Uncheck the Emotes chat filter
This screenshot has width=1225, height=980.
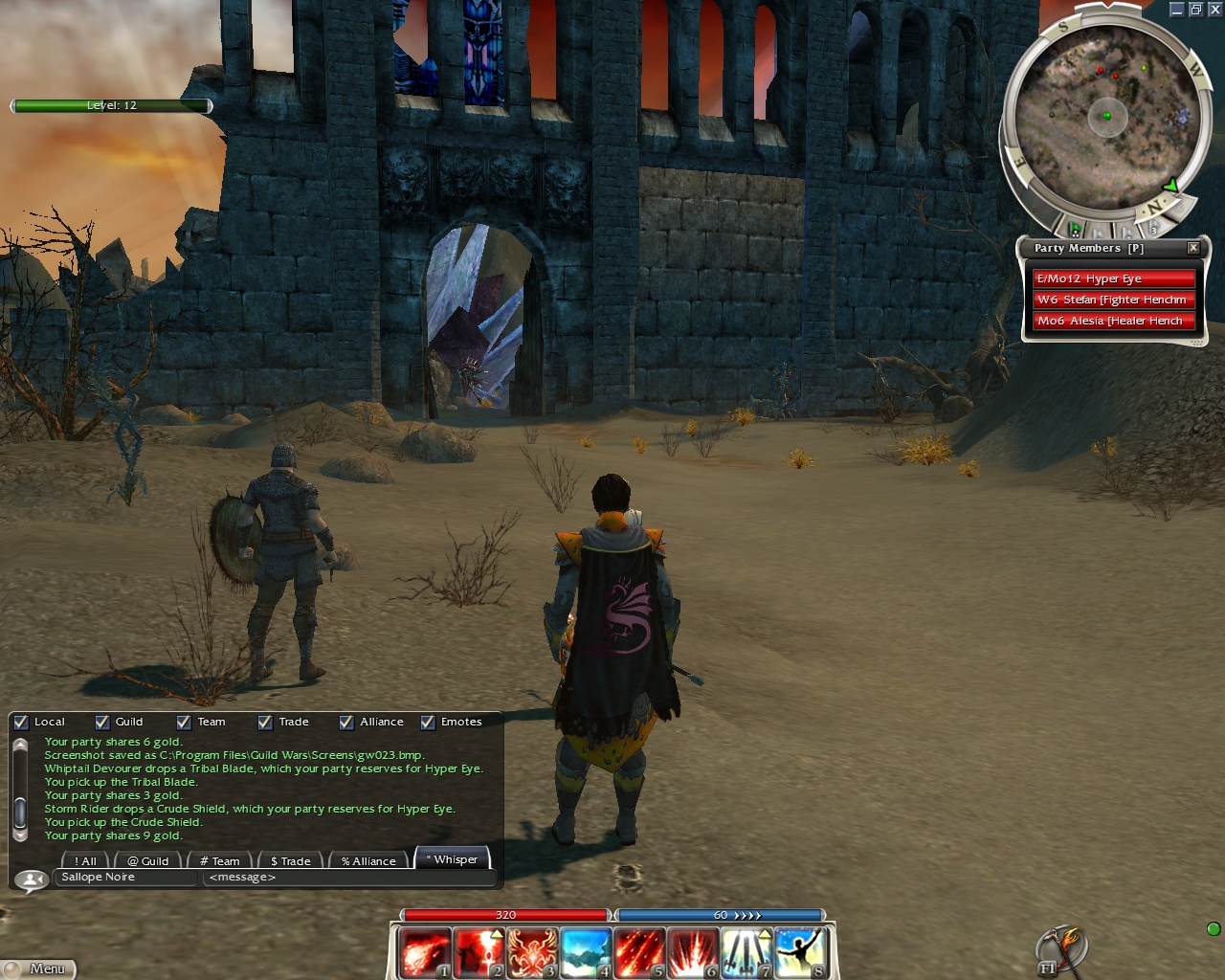pyautogui.click(x=428, y=723)
